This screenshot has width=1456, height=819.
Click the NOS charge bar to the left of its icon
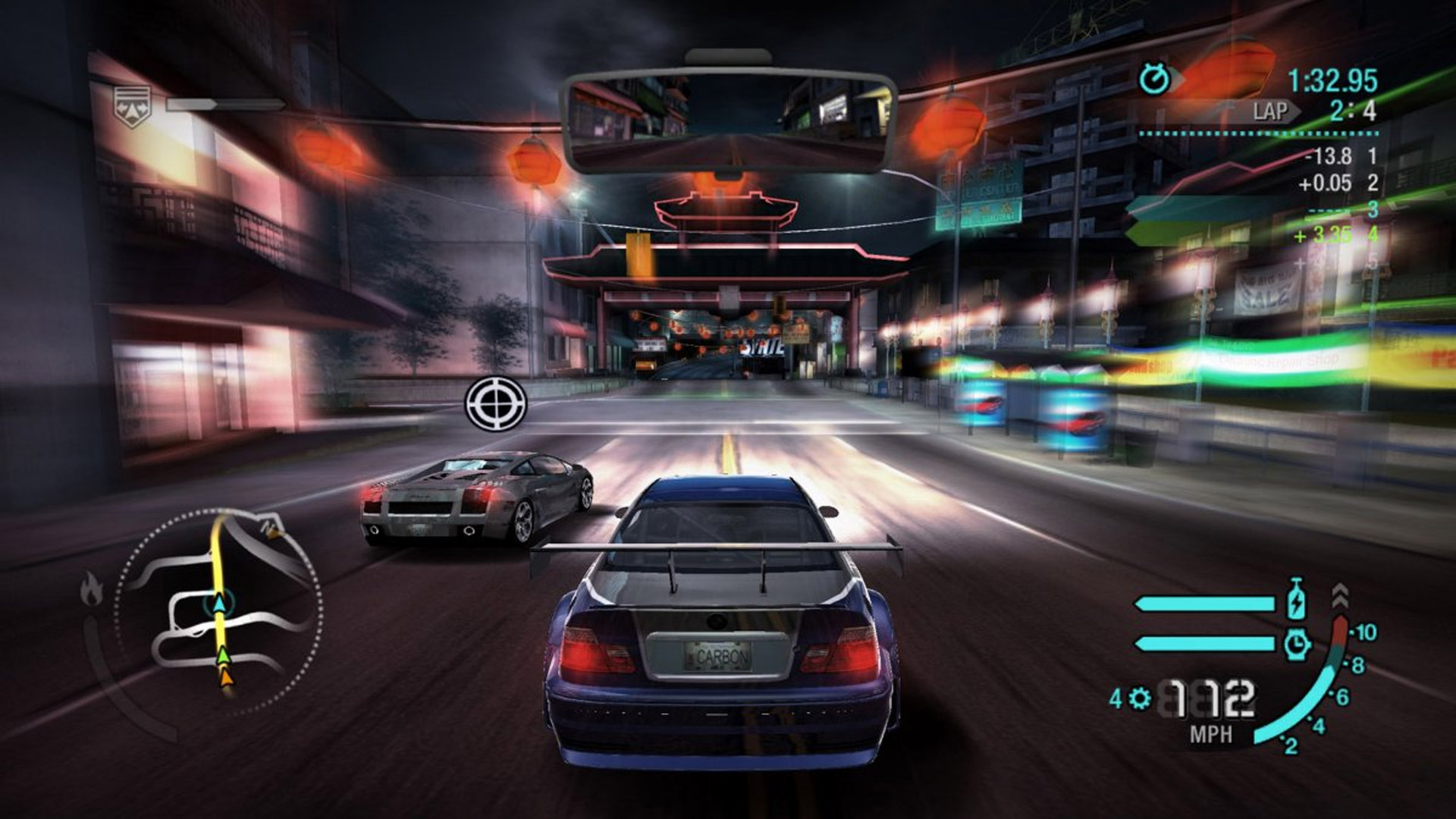pyautogui.click(x=1204, y=604)
